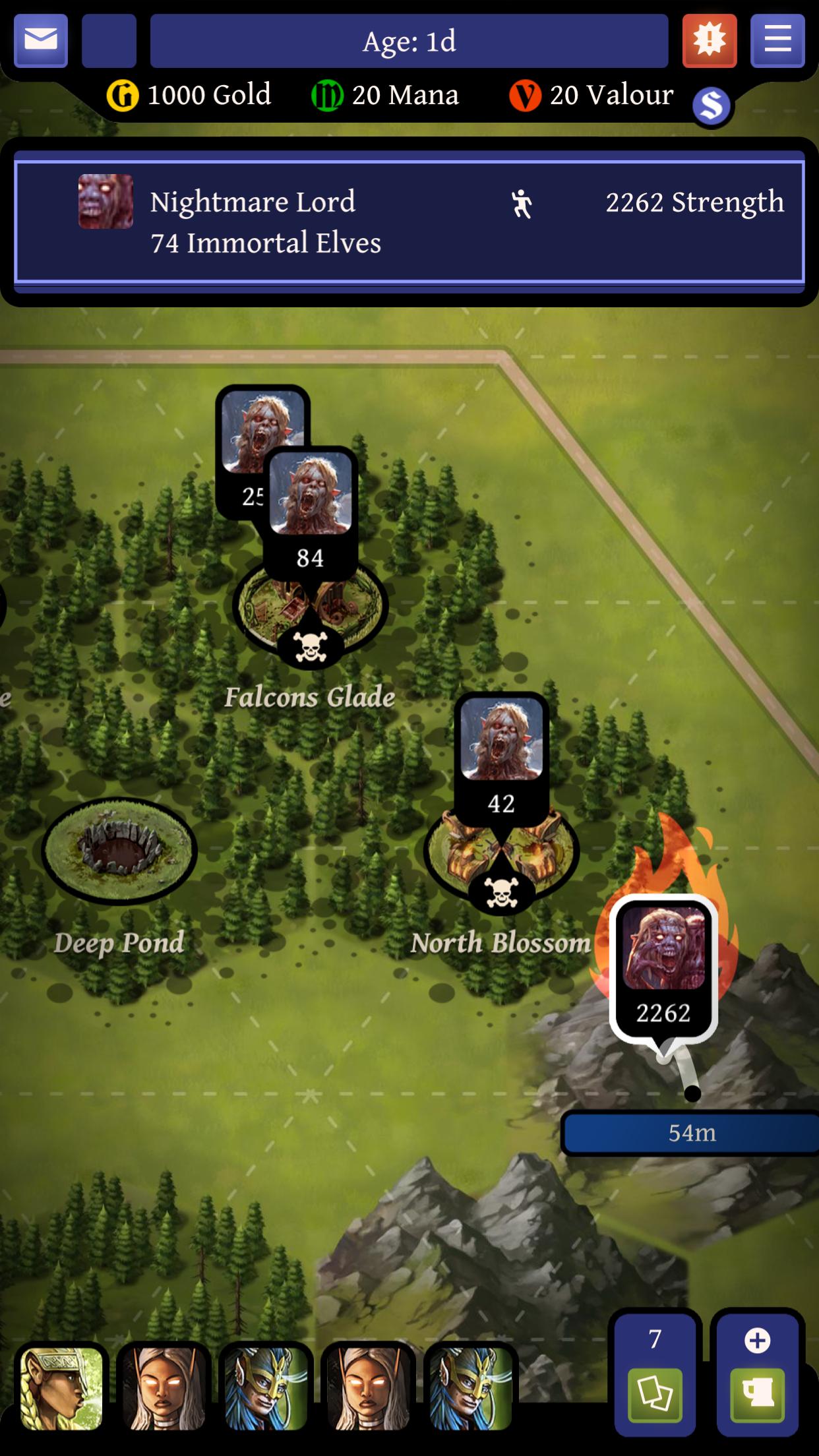Open the mail inbox

[x=41, y=41]
